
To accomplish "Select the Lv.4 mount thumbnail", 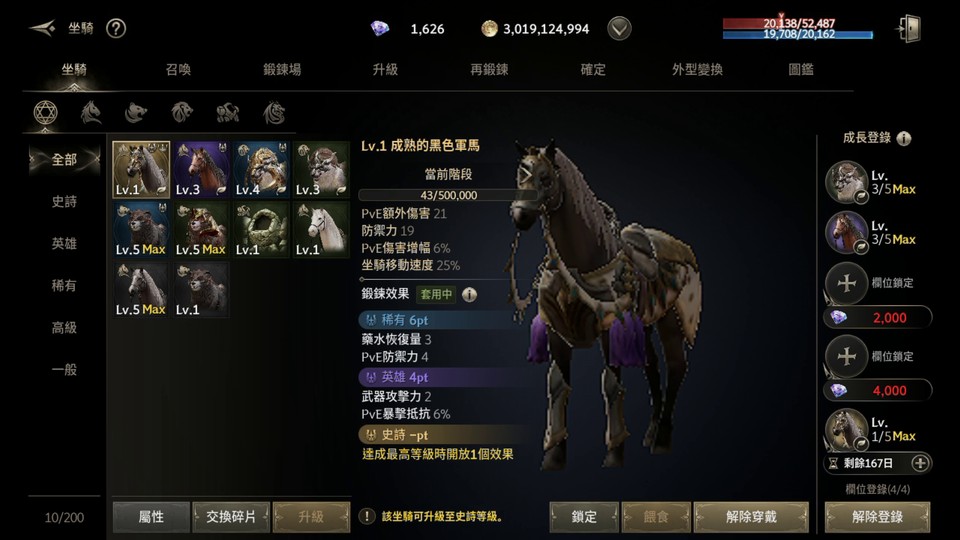I will pos(262,170).
